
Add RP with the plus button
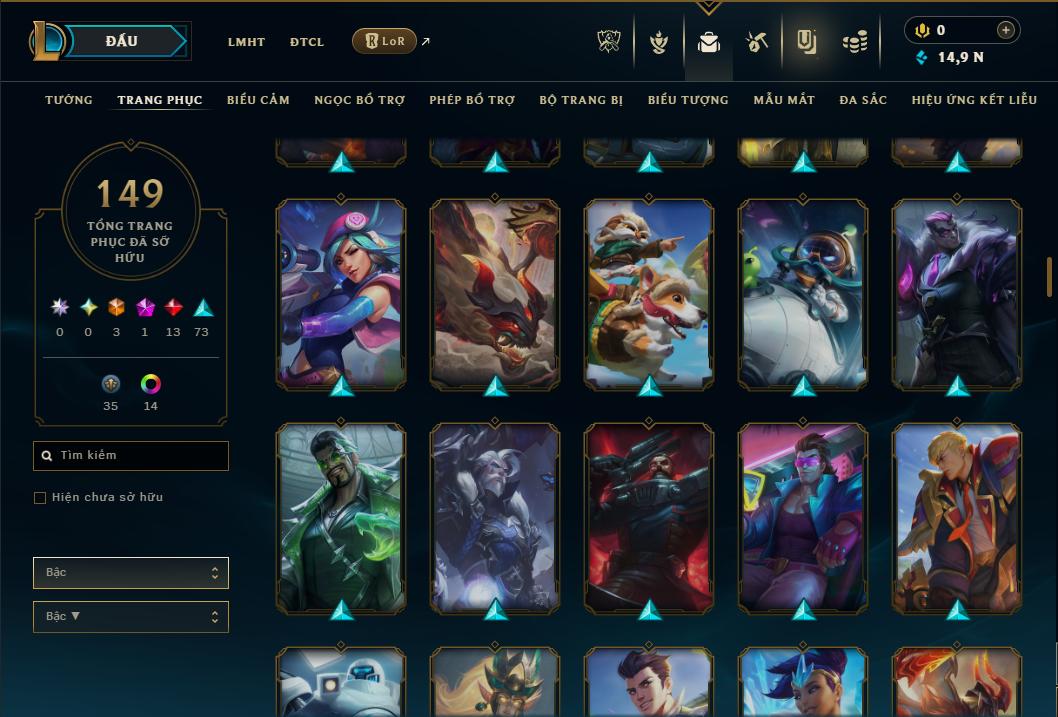click(1006, 30)
